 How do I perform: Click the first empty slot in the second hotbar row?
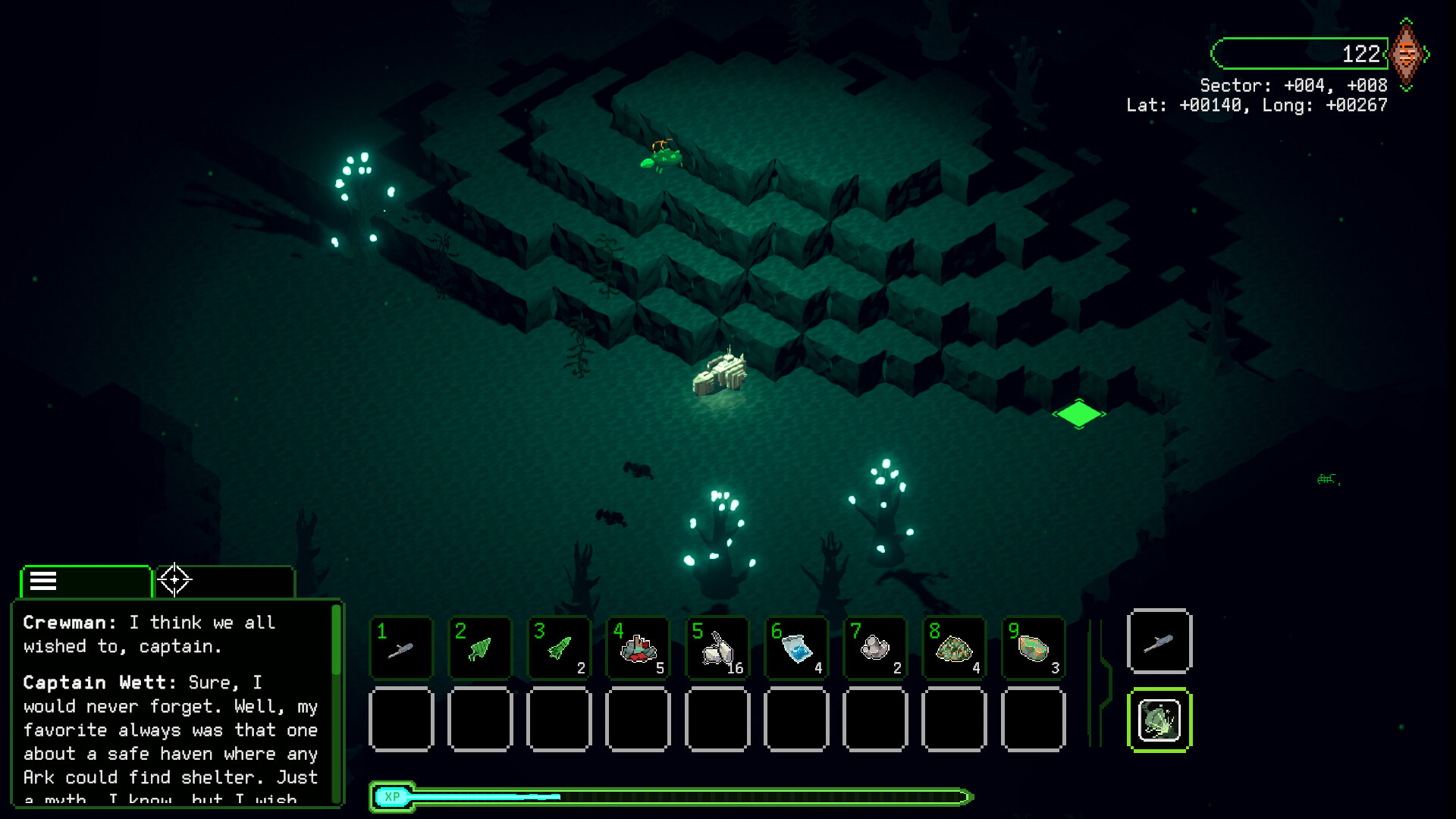click(401, 719)
